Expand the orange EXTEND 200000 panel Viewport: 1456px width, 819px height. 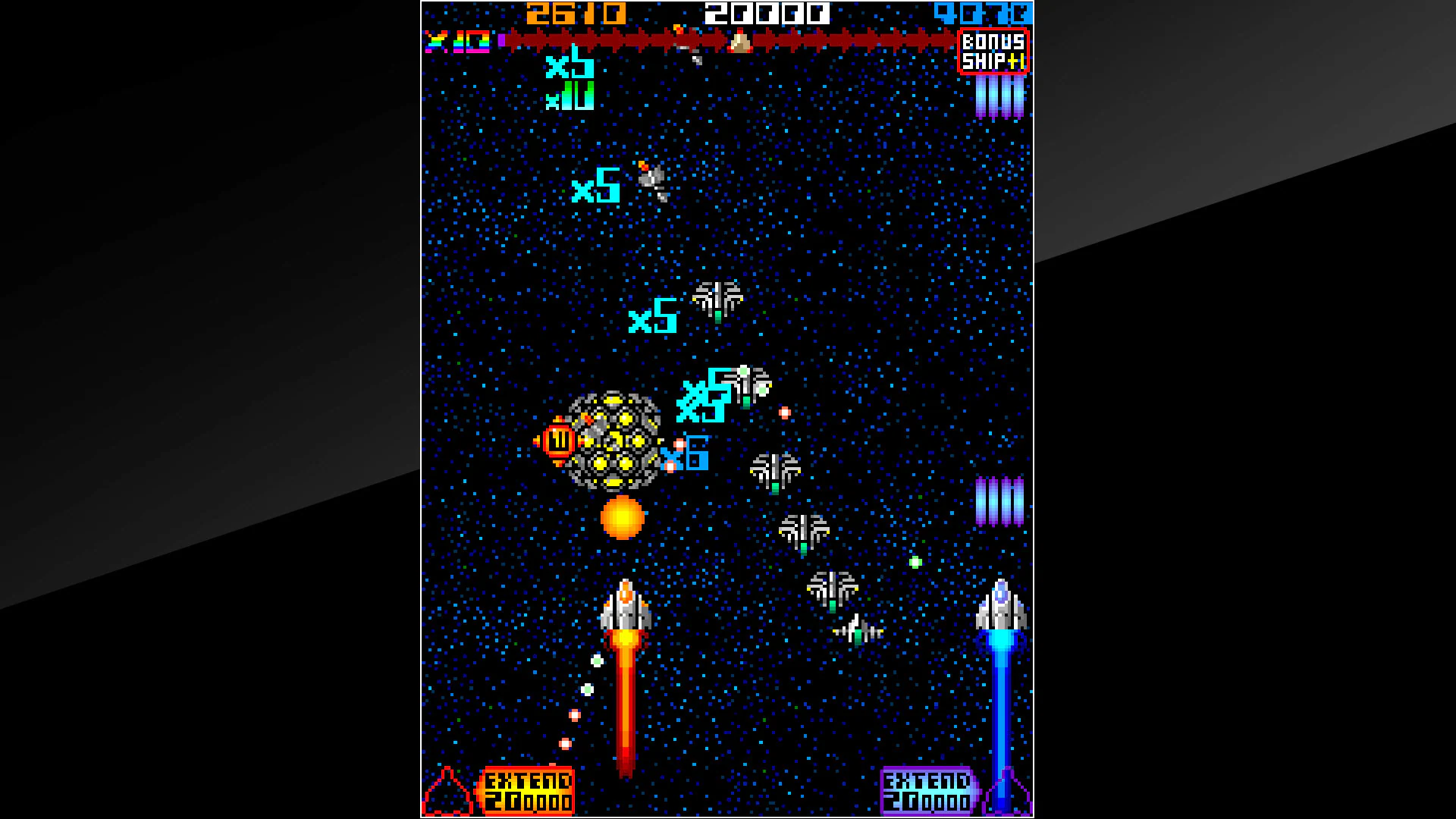(x=529, y=789)
